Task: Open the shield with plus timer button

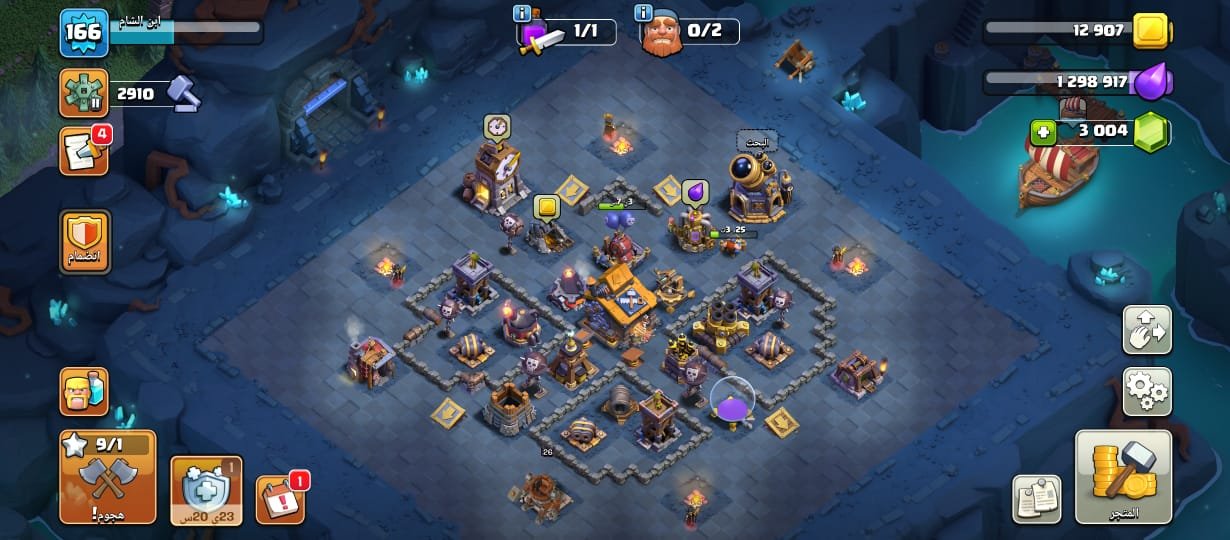Action: [x=206, y=490]
